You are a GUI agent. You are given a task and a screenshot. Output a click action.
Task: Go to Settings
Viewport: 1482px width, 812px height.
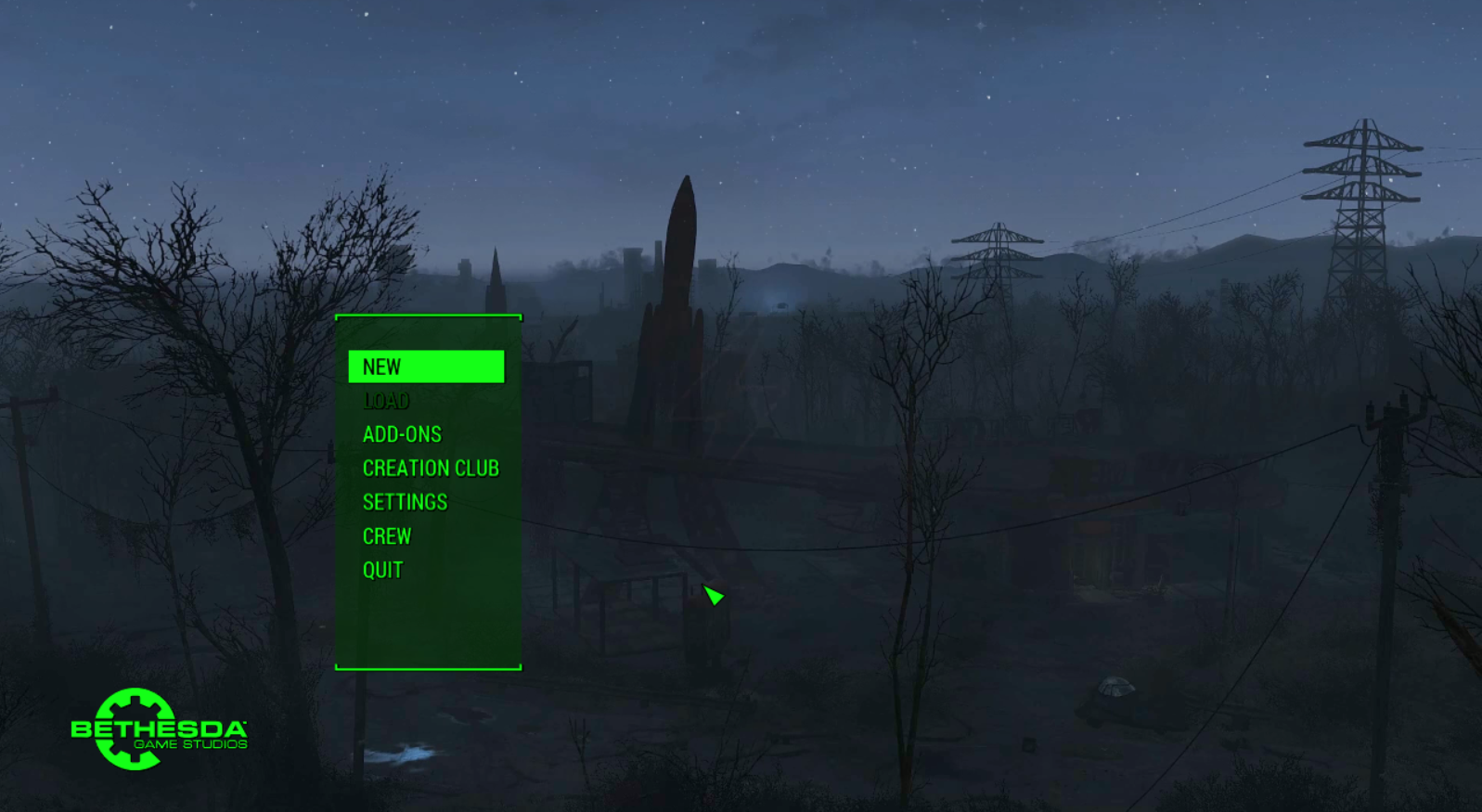click(405, 502)
